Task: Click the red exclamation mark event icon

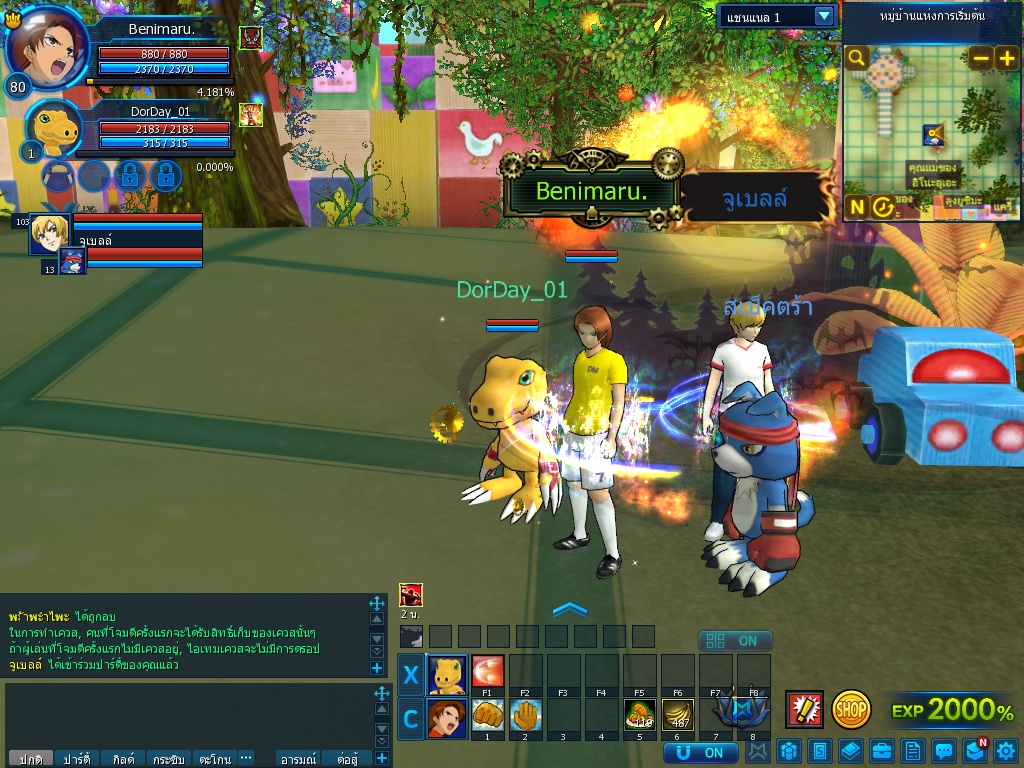Action: (804, 709)
